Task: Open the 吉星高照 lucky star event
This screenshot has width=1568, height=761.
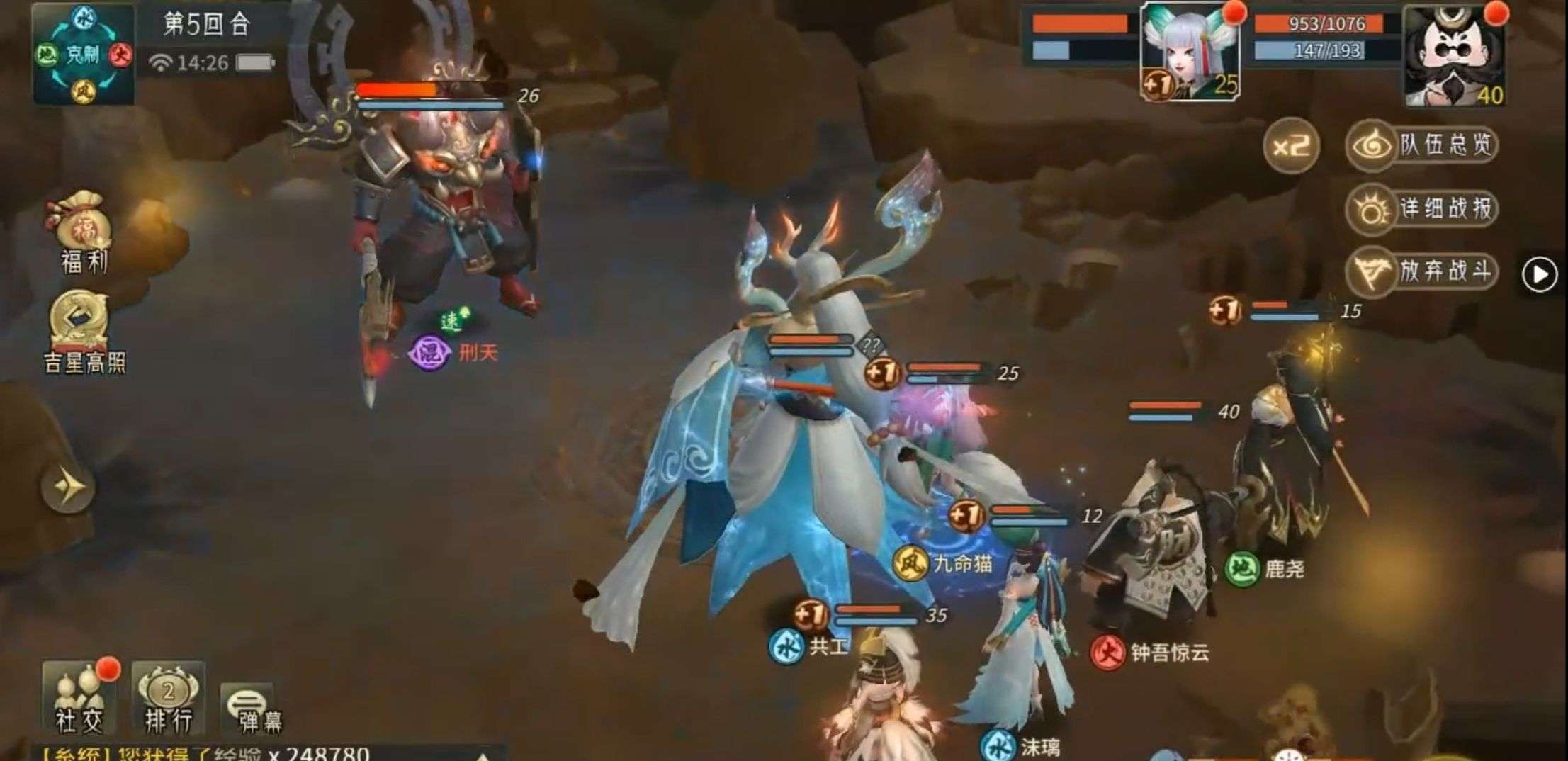Action: pyautogui.click(x=84, y=330)
